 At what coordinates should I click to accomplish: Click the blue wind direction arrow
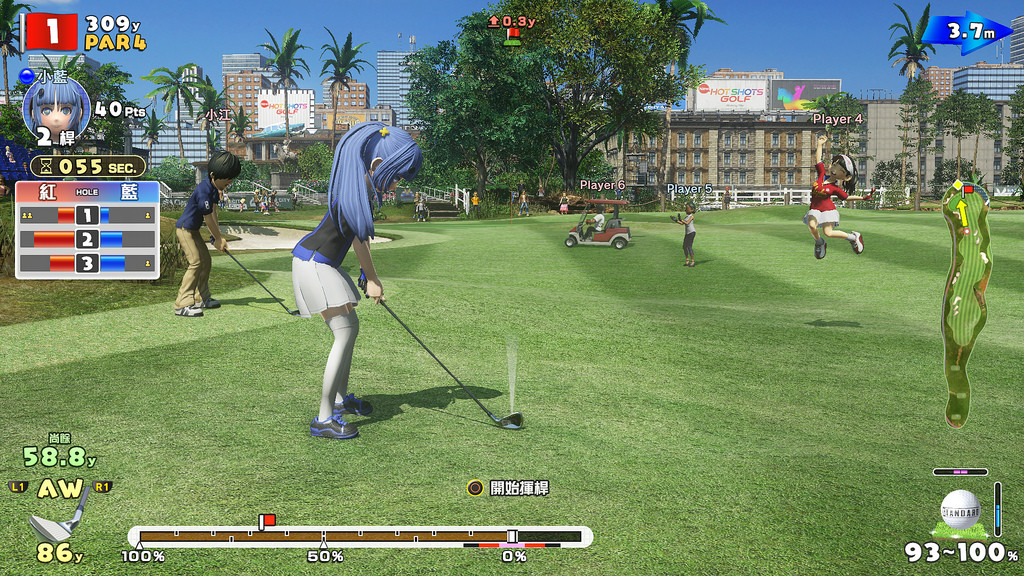pyautogui.click(x=966, y=32)
